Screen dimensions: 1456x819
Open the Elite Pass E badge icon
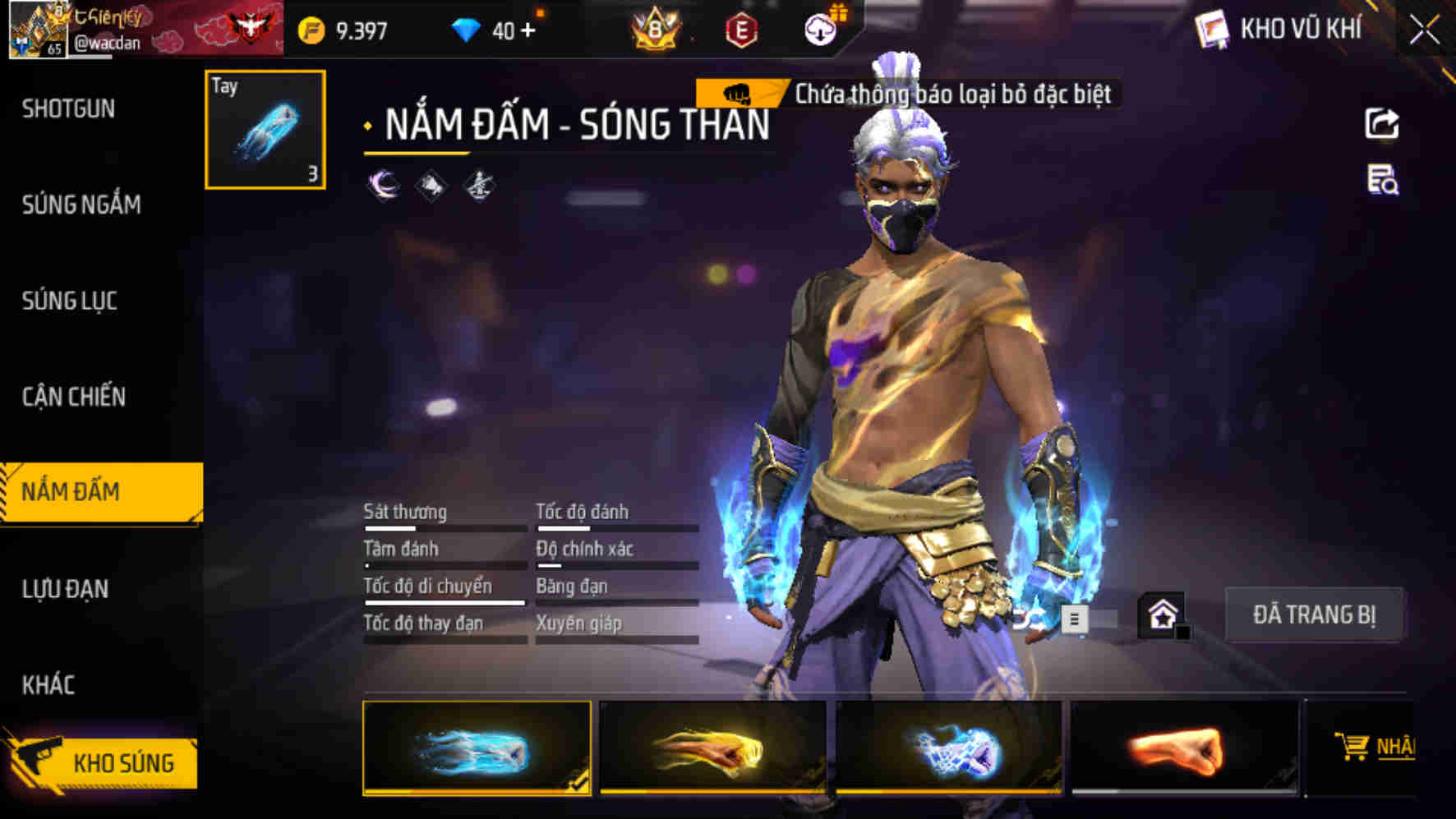[742, 25]
